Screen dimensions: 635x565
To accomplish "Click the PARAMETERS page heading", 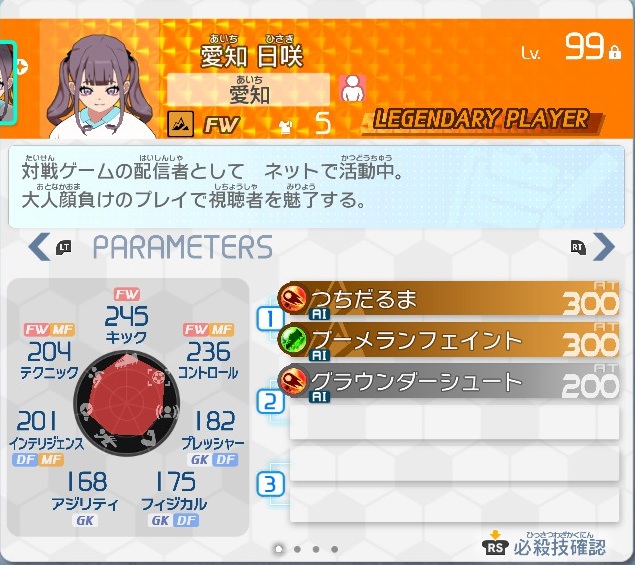I will pyautogui.click(x=182, y=247).
